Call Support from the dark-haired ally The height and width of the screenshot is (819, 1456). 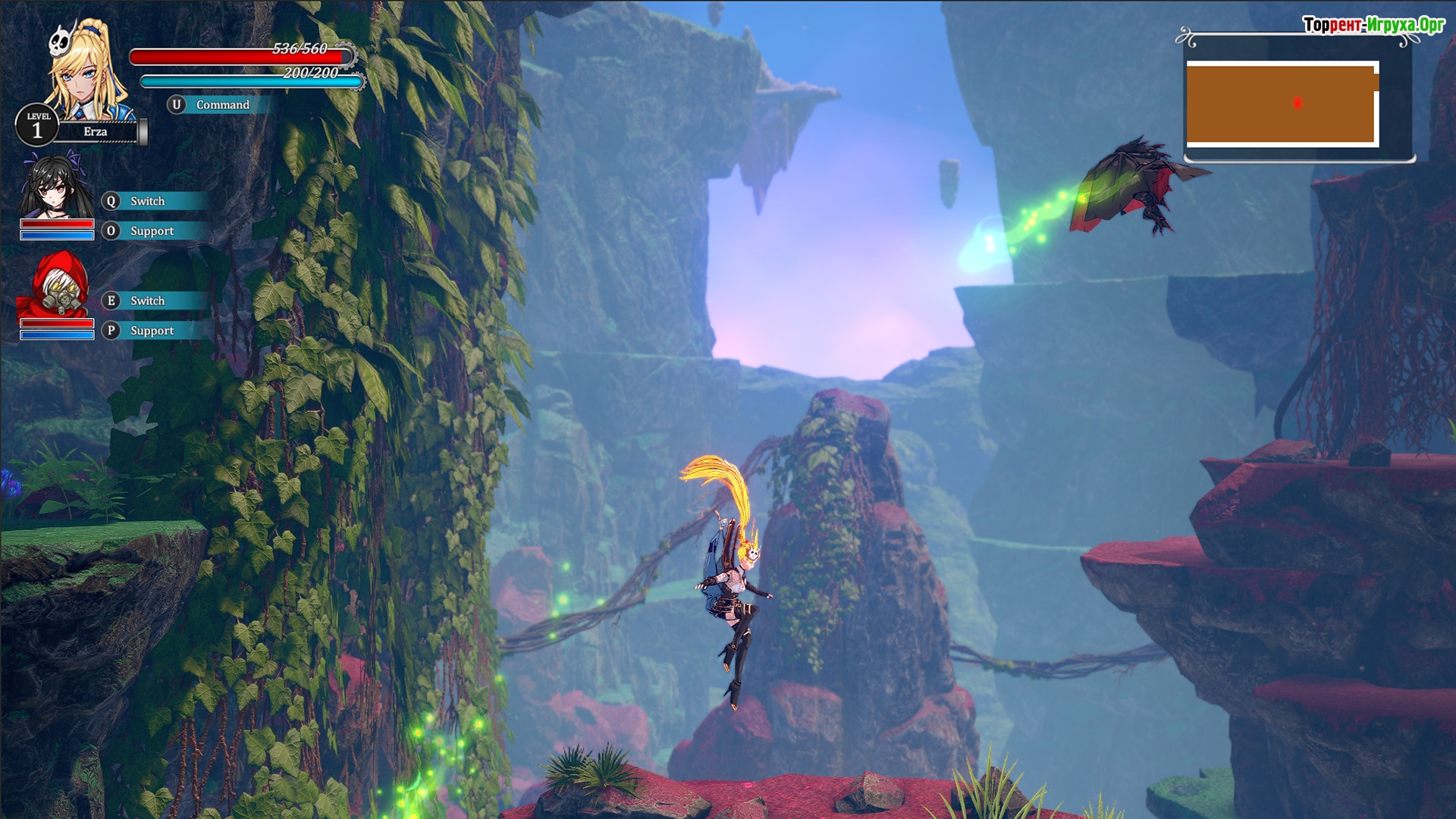150,231
